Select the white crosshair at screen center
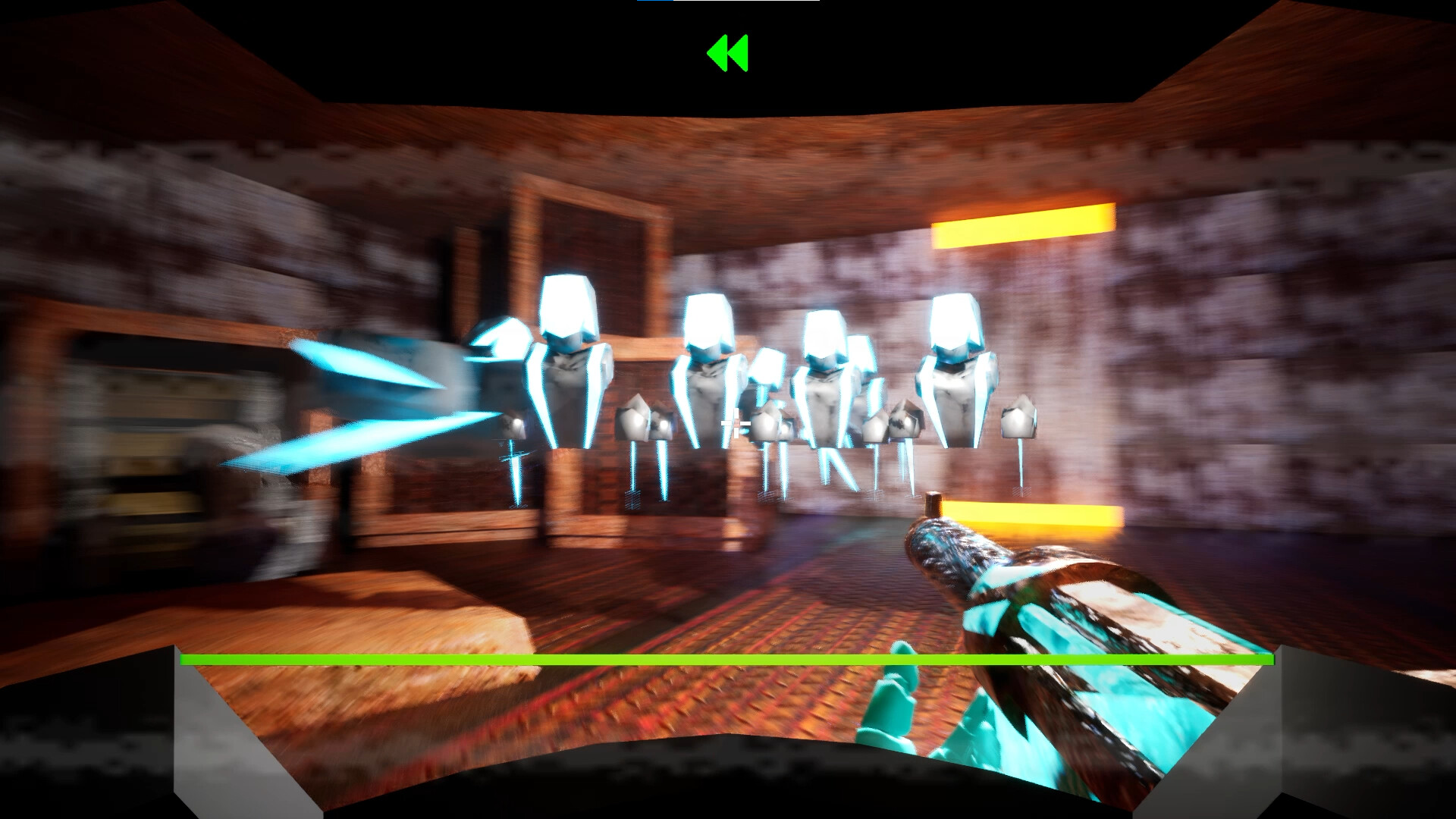Screen dimensions: 1456x819 click(737, 425)
